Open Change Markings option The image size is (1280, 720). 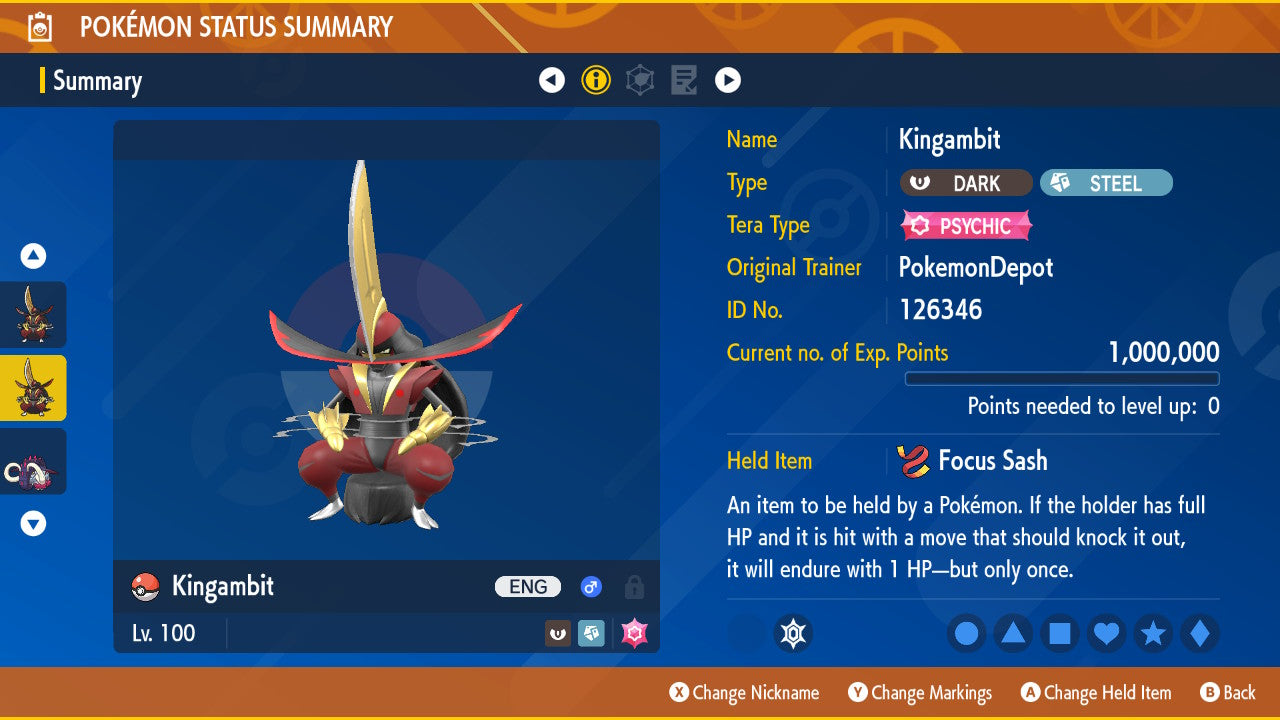click(921, 693)
